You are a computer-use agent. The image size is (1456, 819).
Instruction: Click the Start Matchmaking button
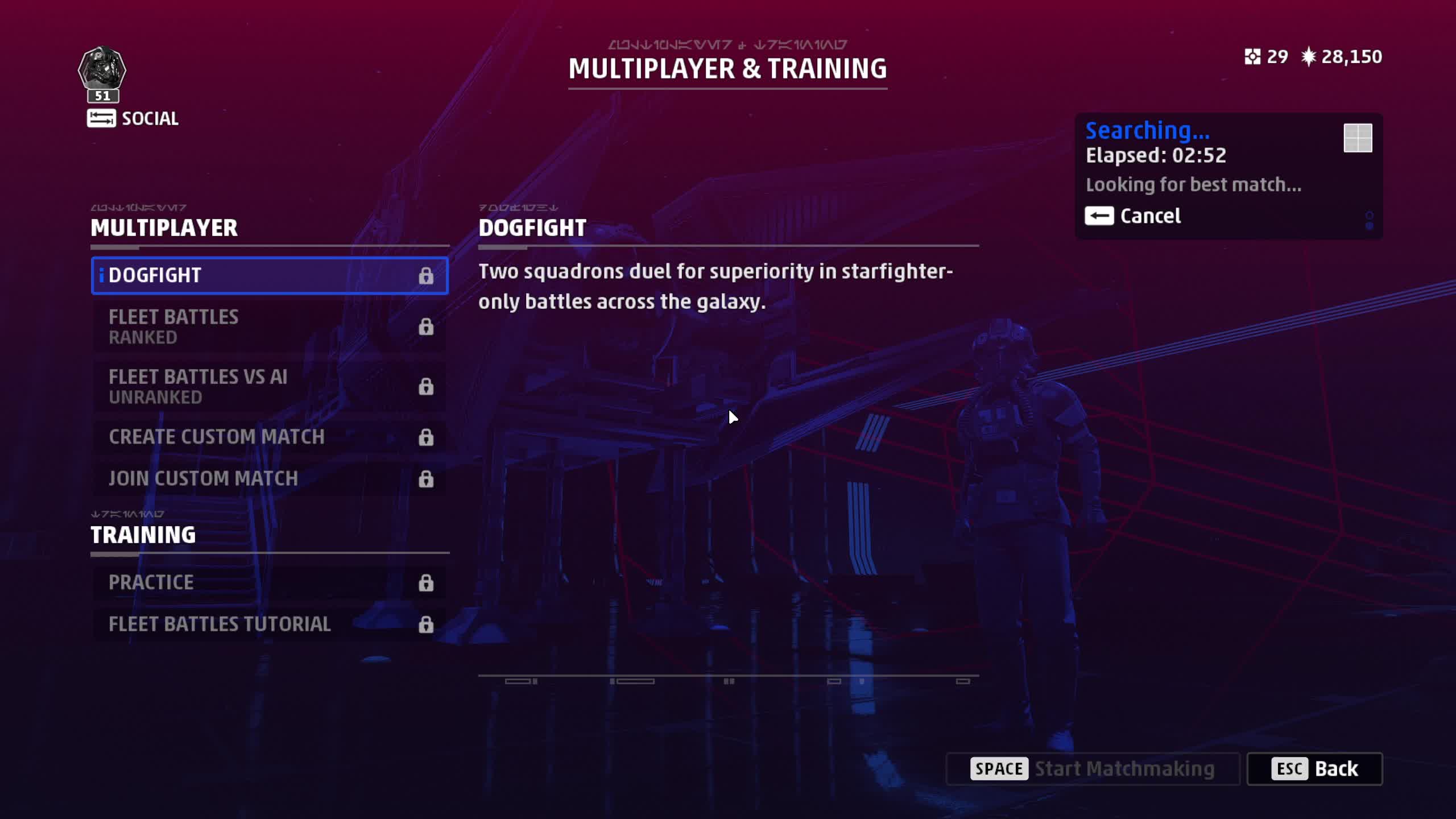click(1093, 769)
